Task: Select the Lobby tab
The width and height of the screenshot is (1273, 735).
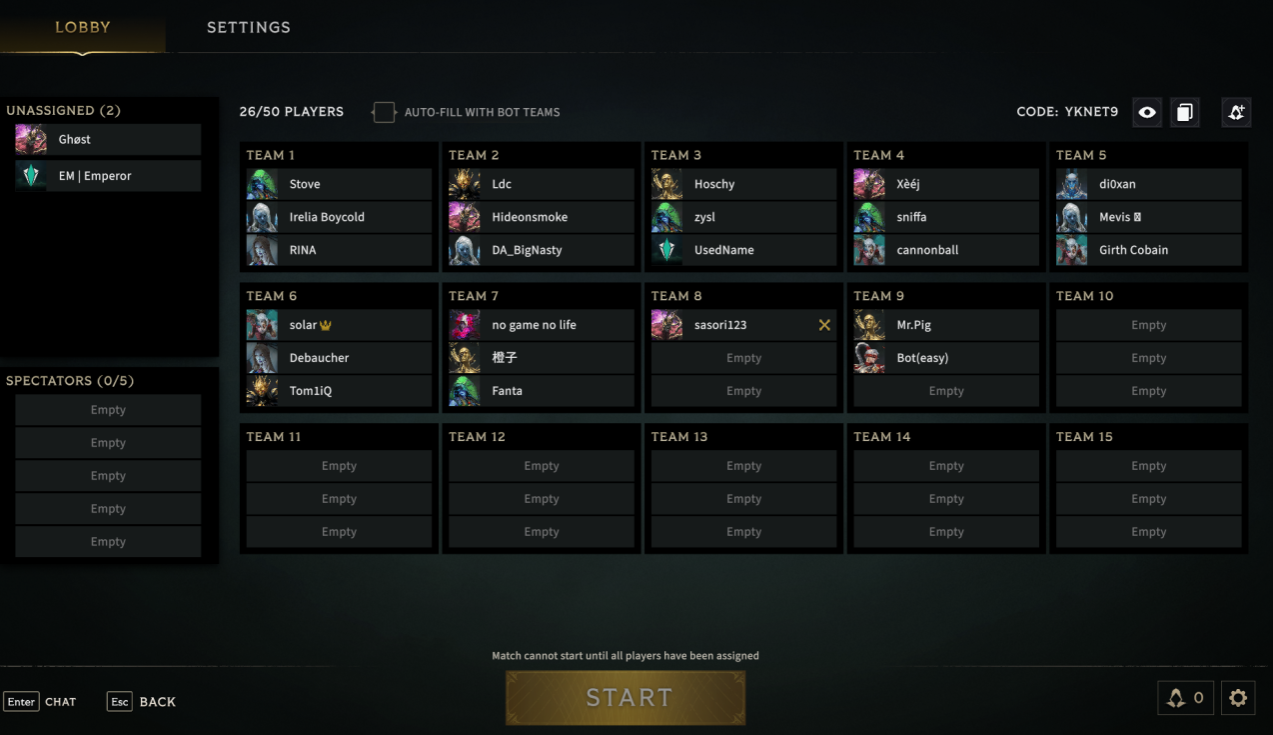Action: (x=82, y=27)
